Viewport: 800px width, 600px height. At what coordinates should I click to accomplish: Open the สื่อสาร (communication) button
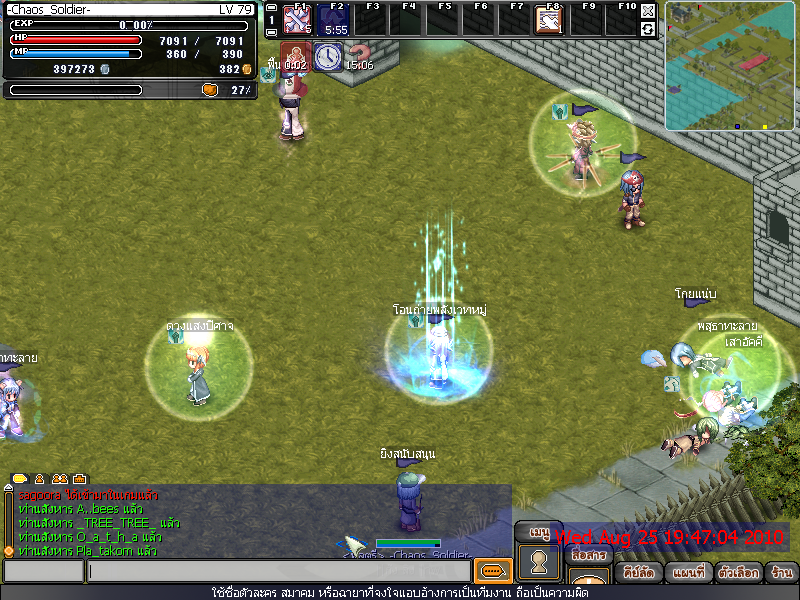[588, 556]
